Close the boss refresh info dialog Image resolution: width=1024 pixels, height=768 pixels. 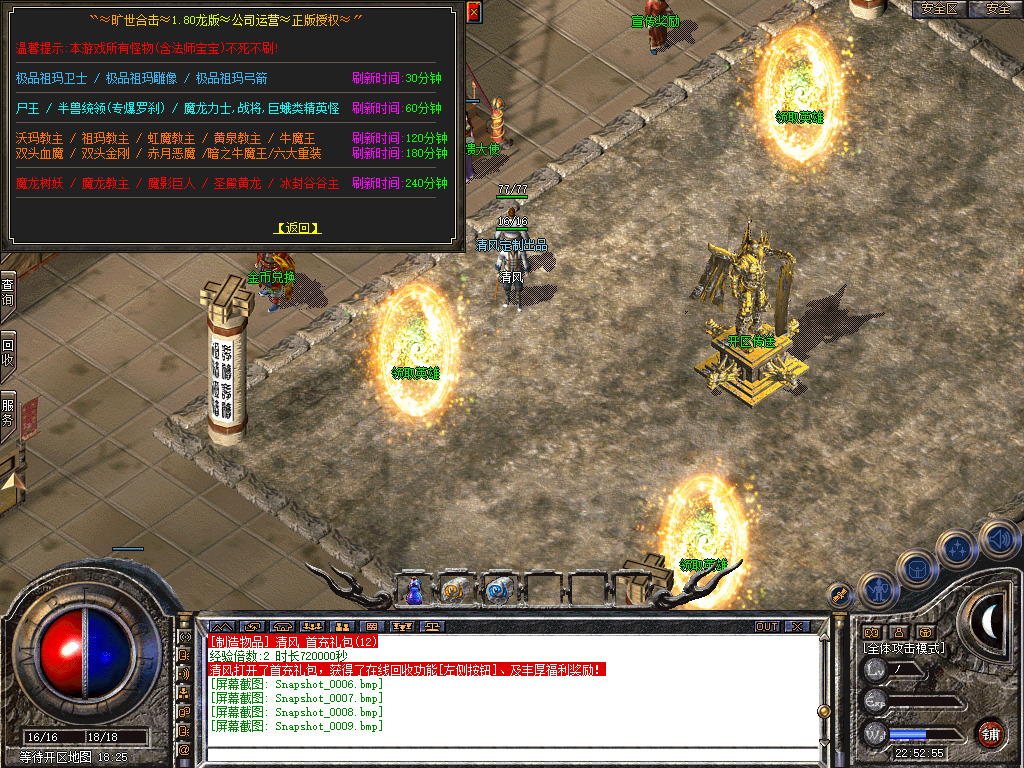pyautogui.click(x=474, y=11)
